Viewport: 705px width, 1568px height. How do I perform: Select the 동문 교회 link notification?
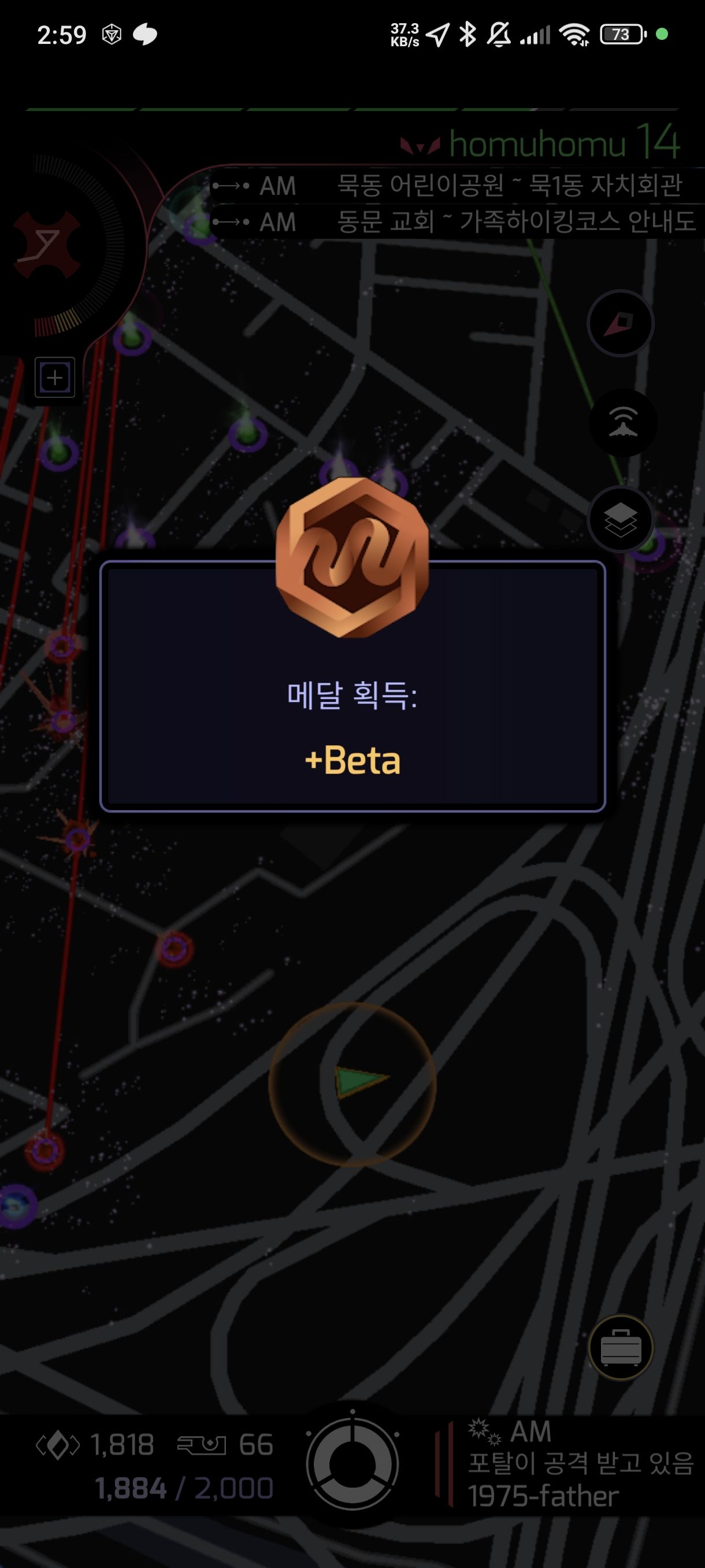456,221
